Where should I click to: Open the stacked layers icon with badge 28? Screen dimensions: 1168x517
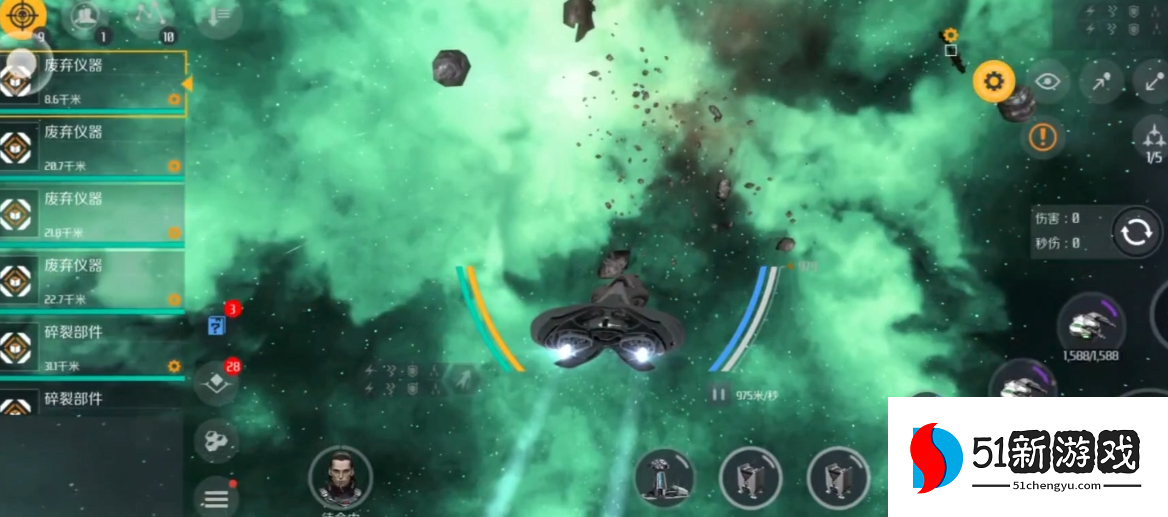(x=216, y=383)
